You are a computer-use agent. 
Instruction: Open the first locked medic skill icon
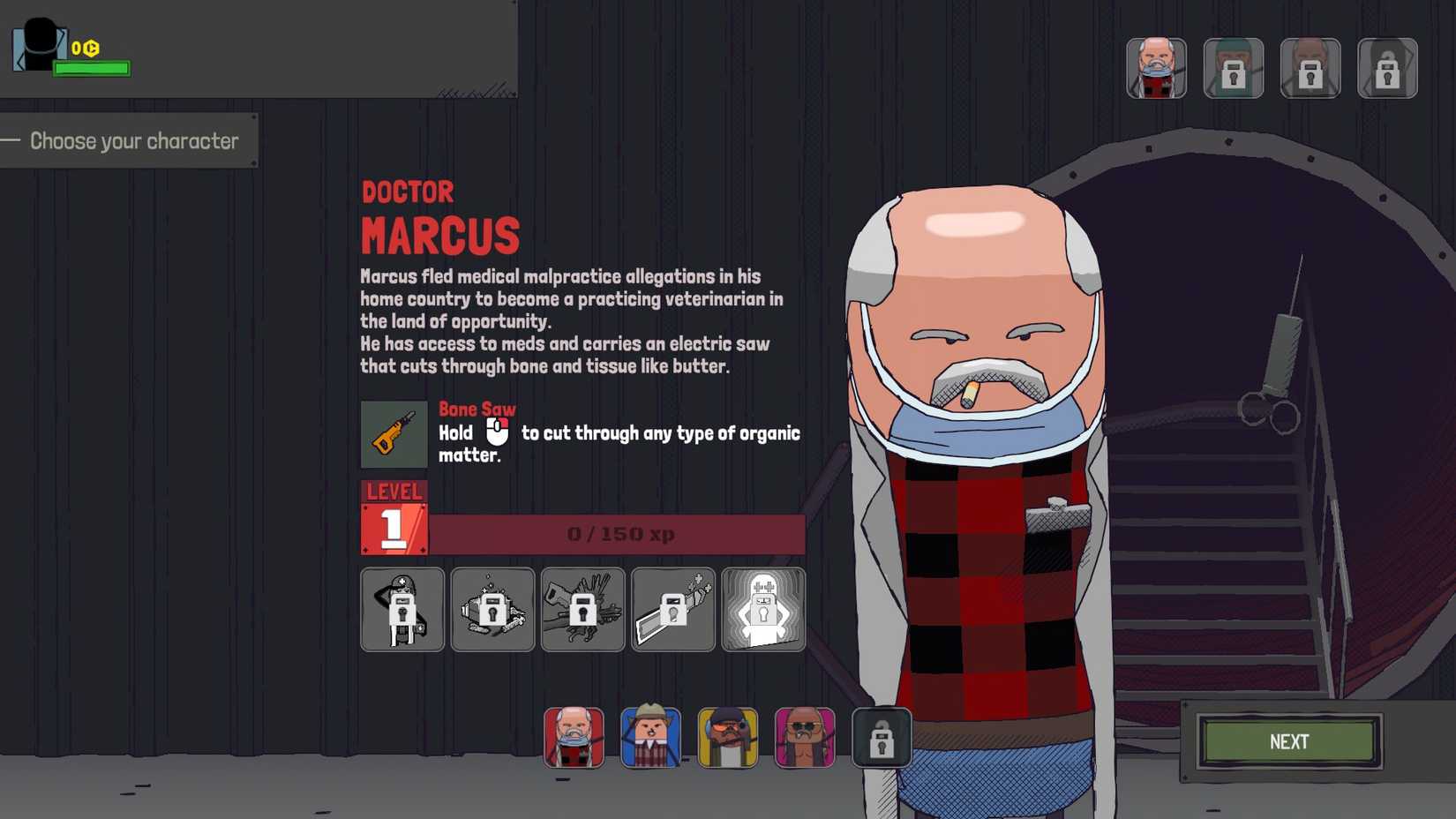tap(402, 609)
